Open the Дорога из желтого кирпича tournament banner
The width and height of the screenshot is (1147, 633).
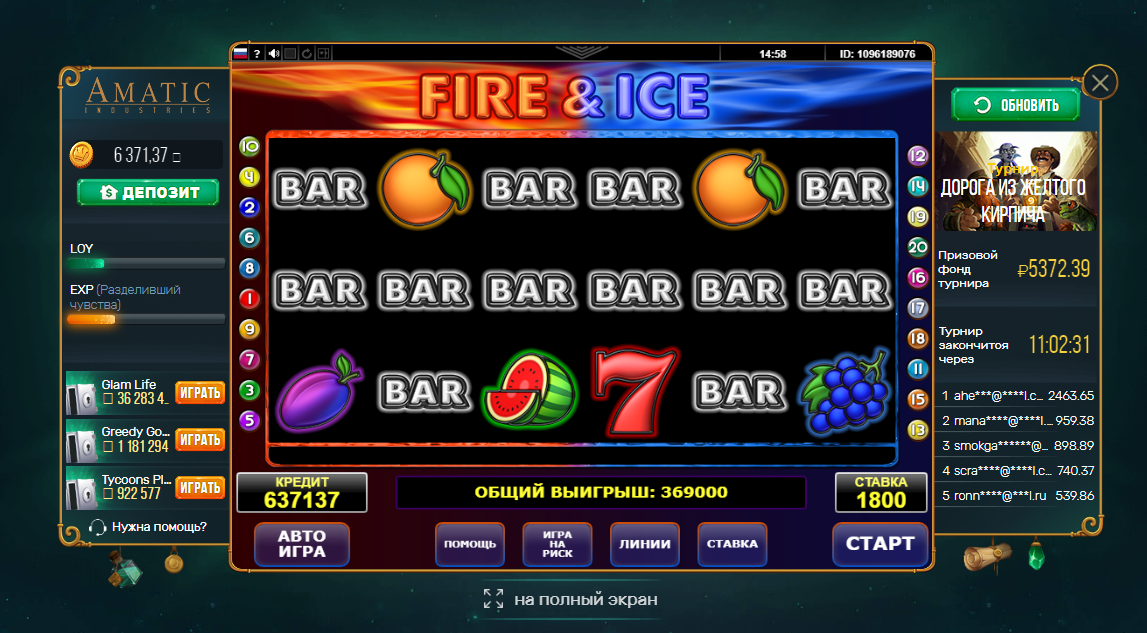[x=1016, y=182]
